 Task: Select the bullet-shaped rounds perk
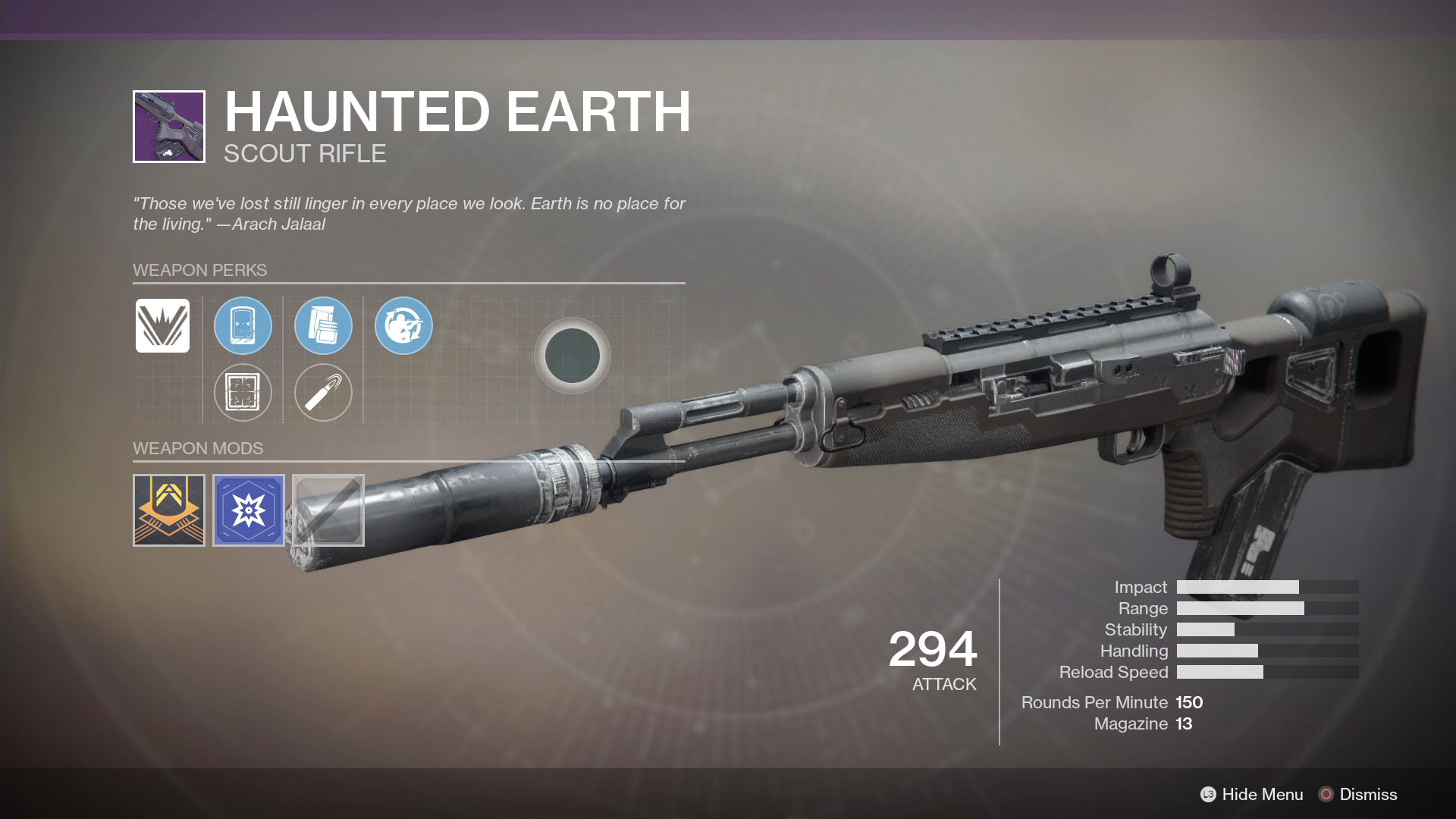[x=323, y=392]
